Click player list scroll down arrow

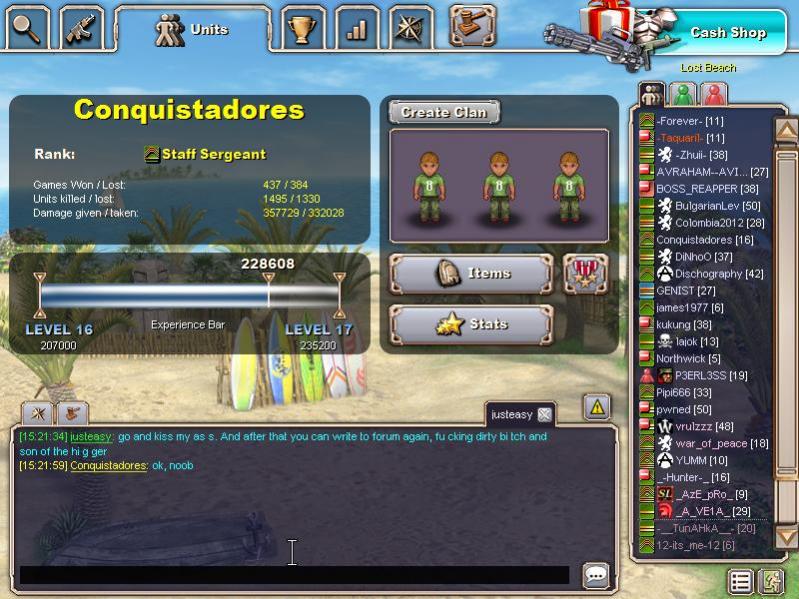point(786,537)
